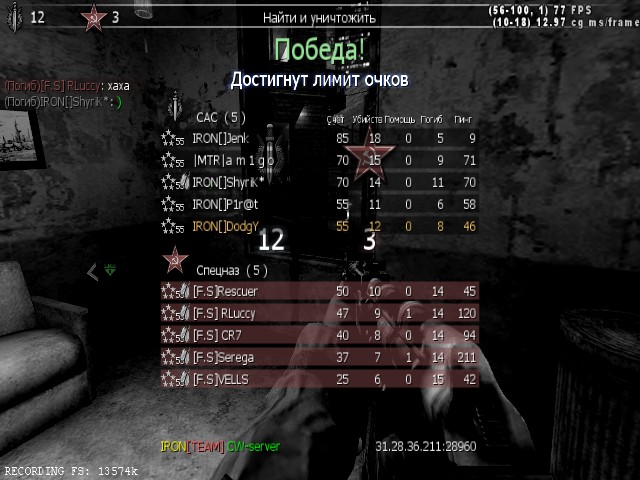This screenshot has height=480, width=640.
Task: Click the Спецназ ( 5 ) team header
Action: pos(230,270)
